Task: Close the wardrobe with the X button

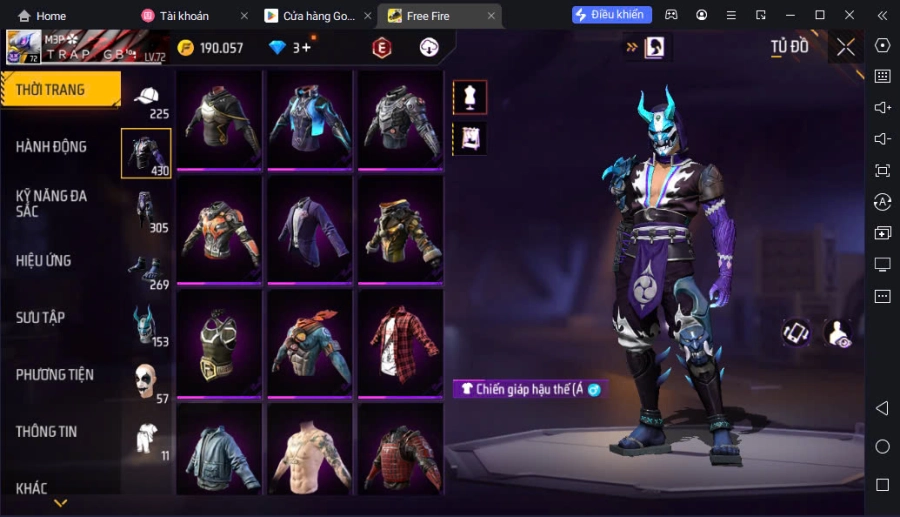Action: pos(846,47)
